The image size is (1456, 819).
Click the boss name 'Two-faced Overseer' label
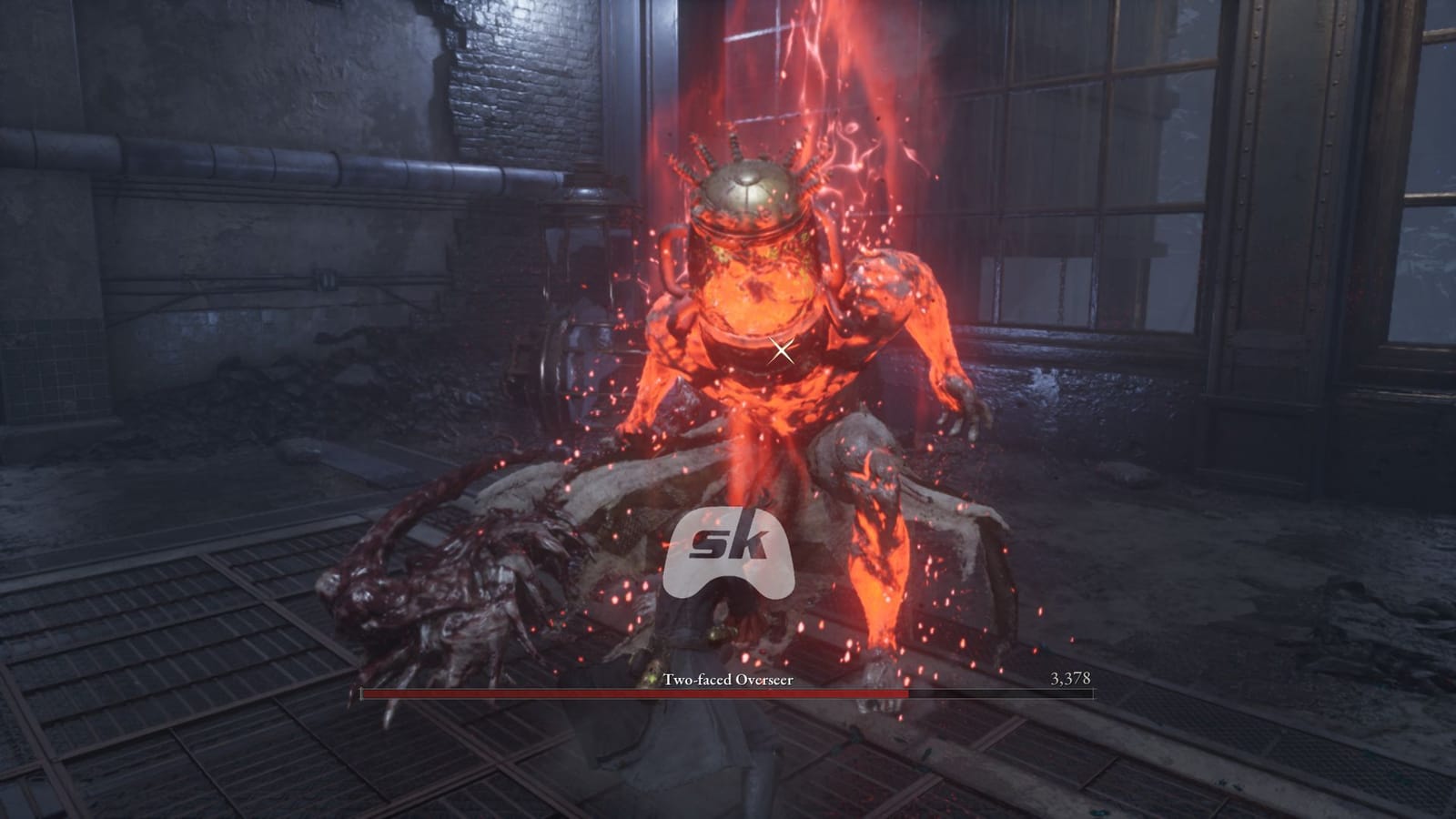pyautogui.click(x=728, y=677)
